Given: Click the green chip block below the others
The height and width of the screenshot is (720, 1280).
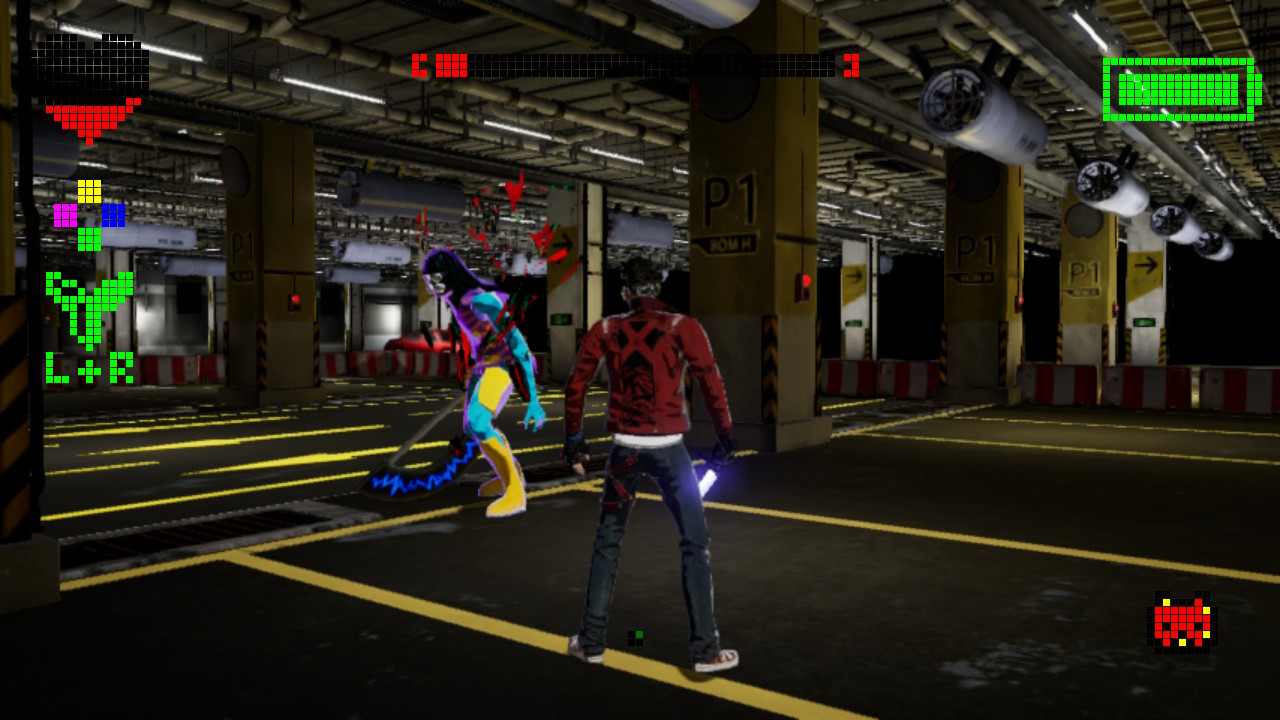Looking at the screenshot, I should (x=90, y=240).
